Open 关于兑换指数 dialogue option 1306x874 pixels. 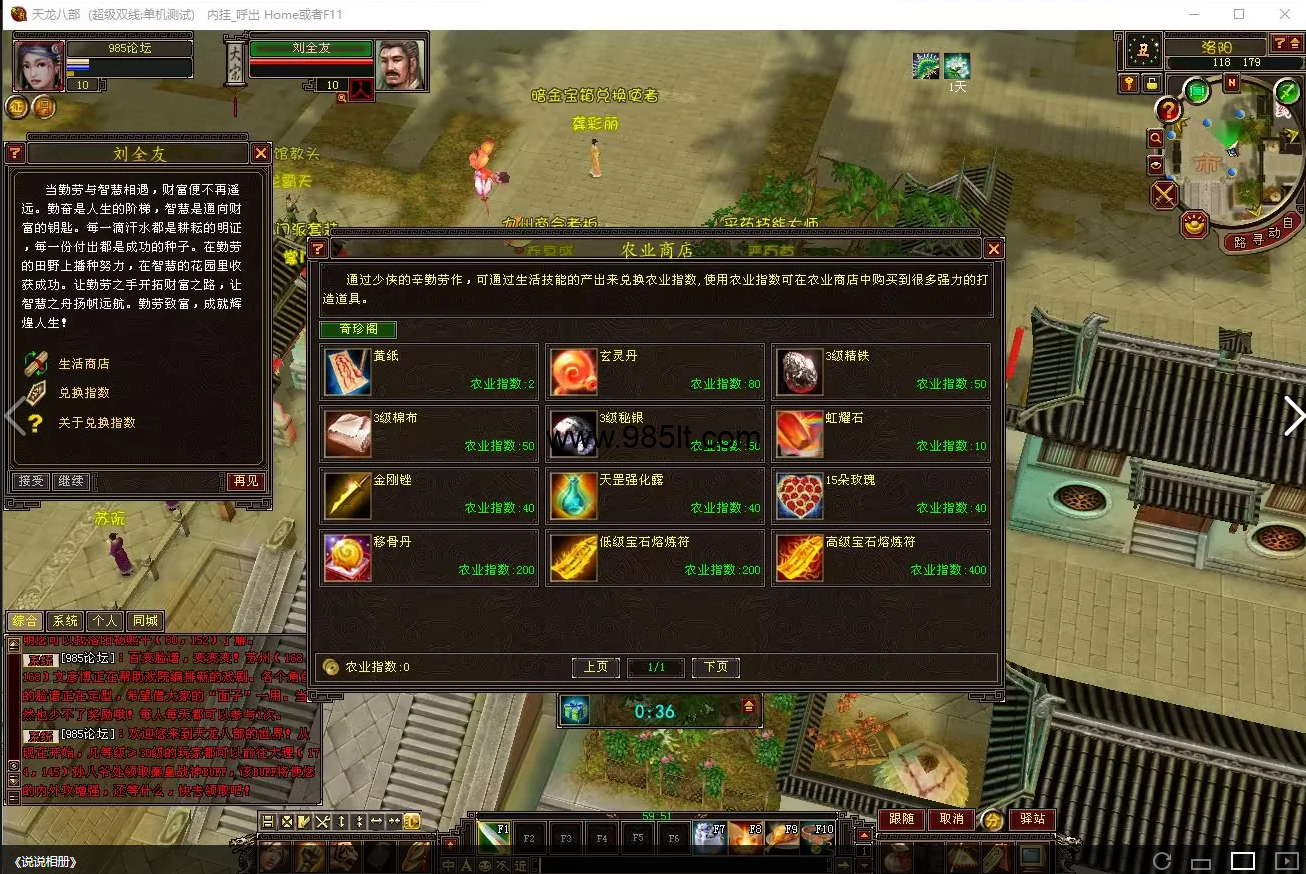coord(96,423)
